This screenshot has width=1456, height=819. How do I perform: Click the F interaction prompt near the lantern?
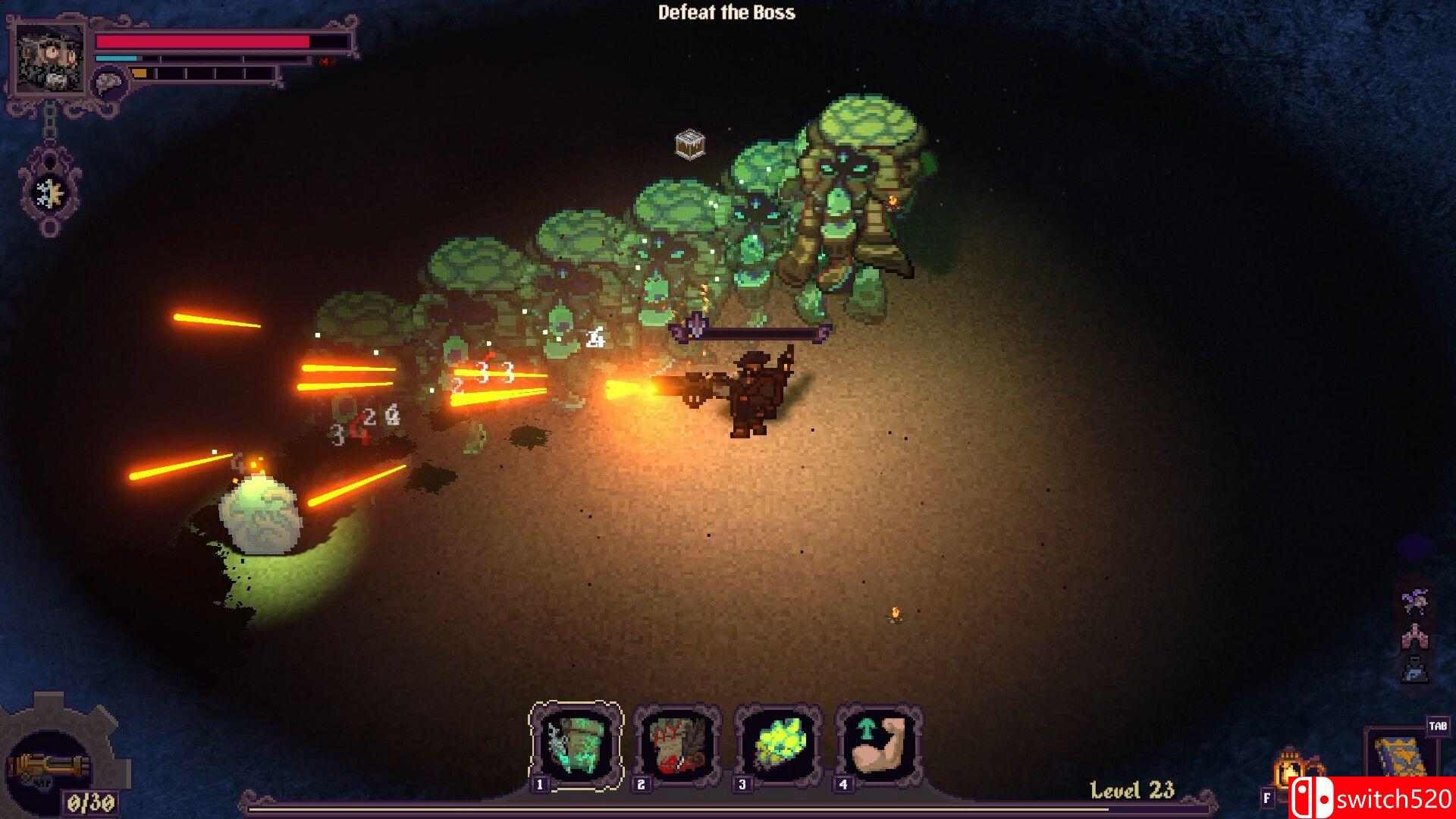[x=1267, y=797]
